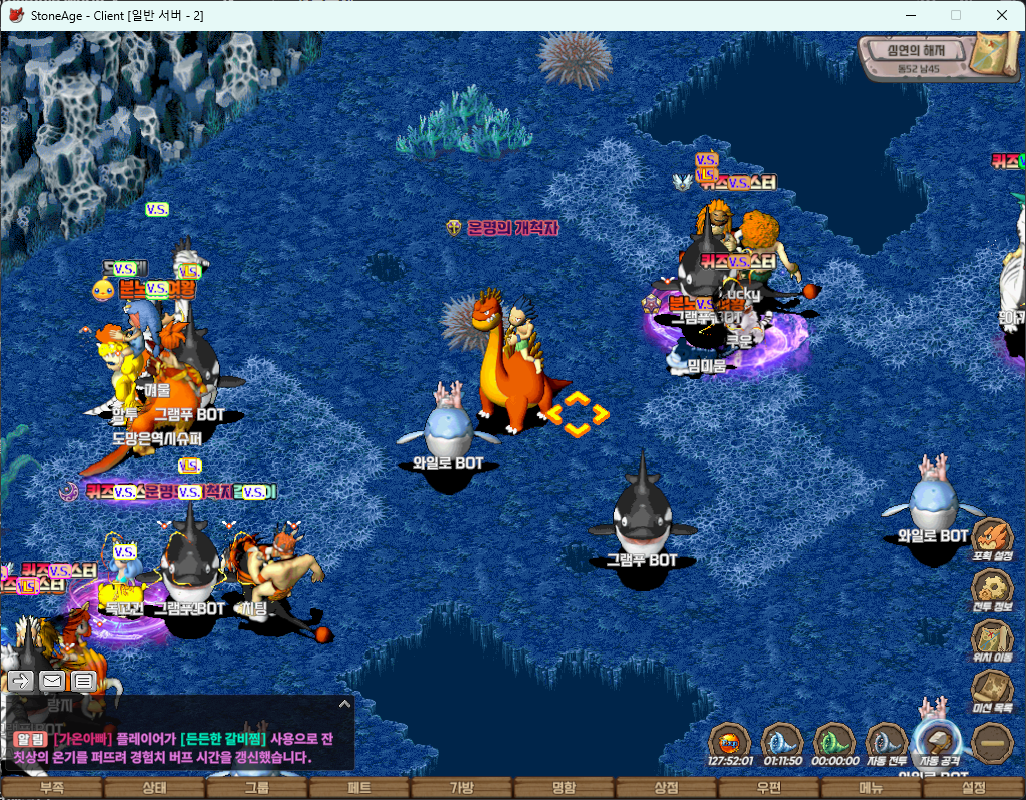Open the 미션 목록 mission list scroll

tap(992, 690)
